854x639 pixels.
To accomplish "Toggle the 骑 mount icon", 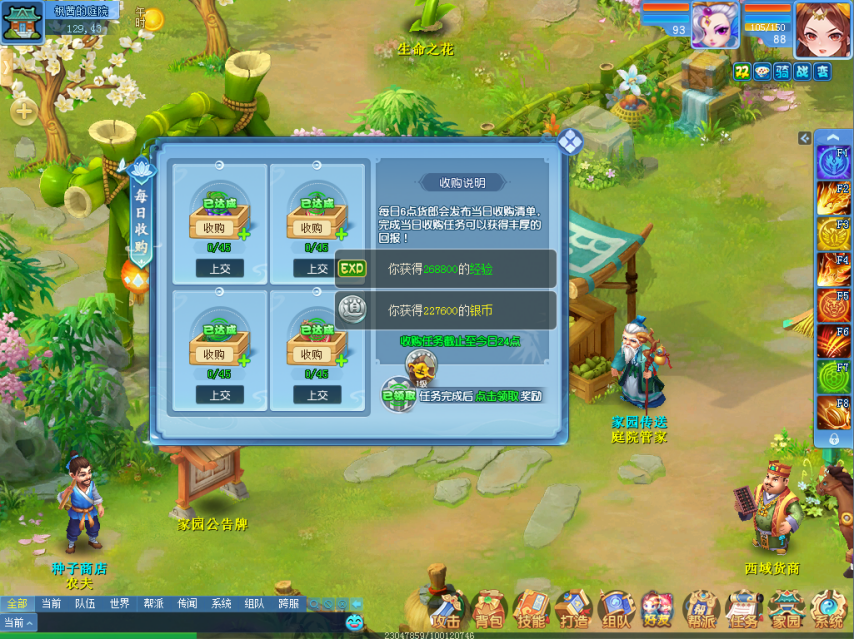I will [x=782, y=71].
